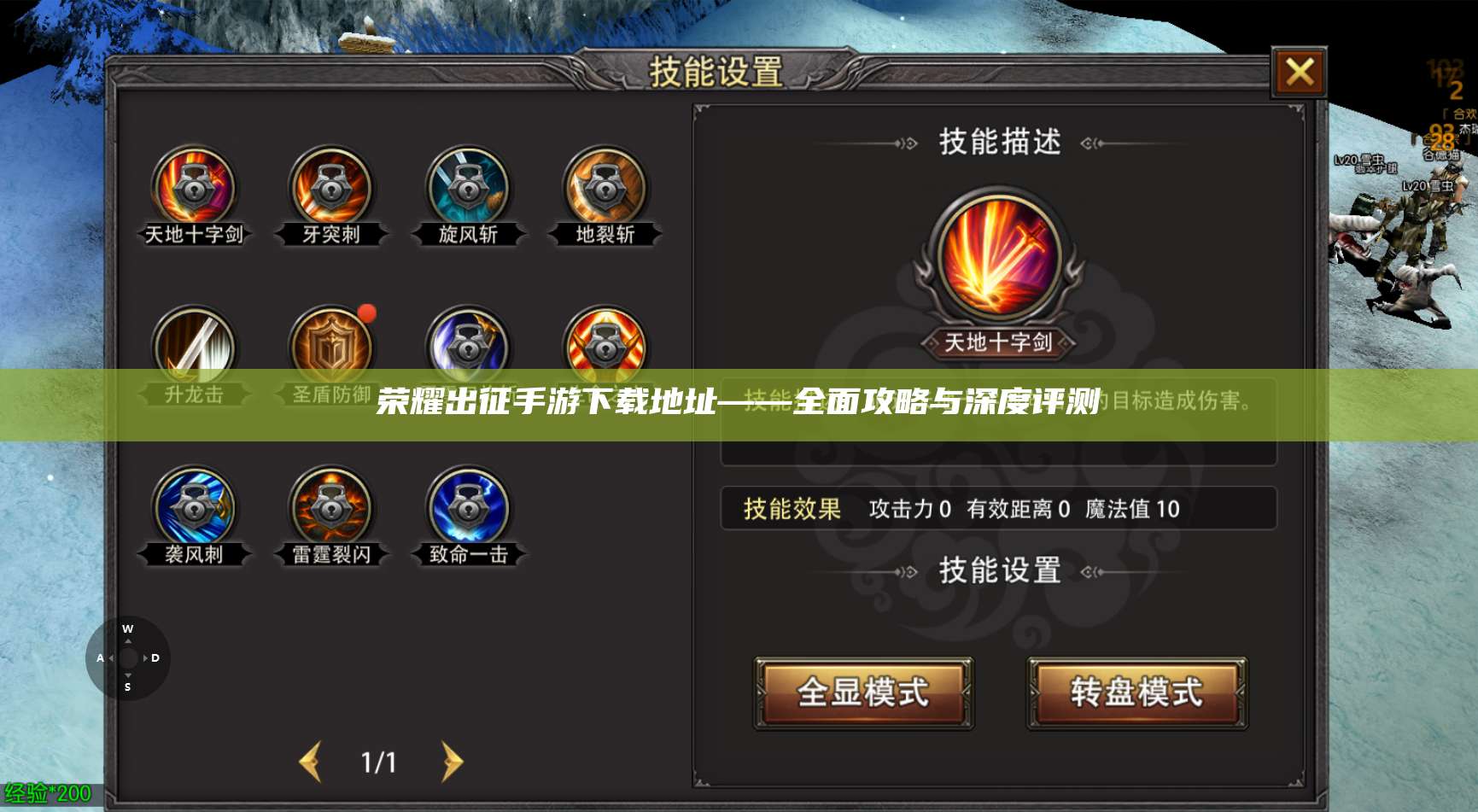Enable 转盘模式 wheel mode
This screenshot has width=1478, height=812.
pos(1136,694)
